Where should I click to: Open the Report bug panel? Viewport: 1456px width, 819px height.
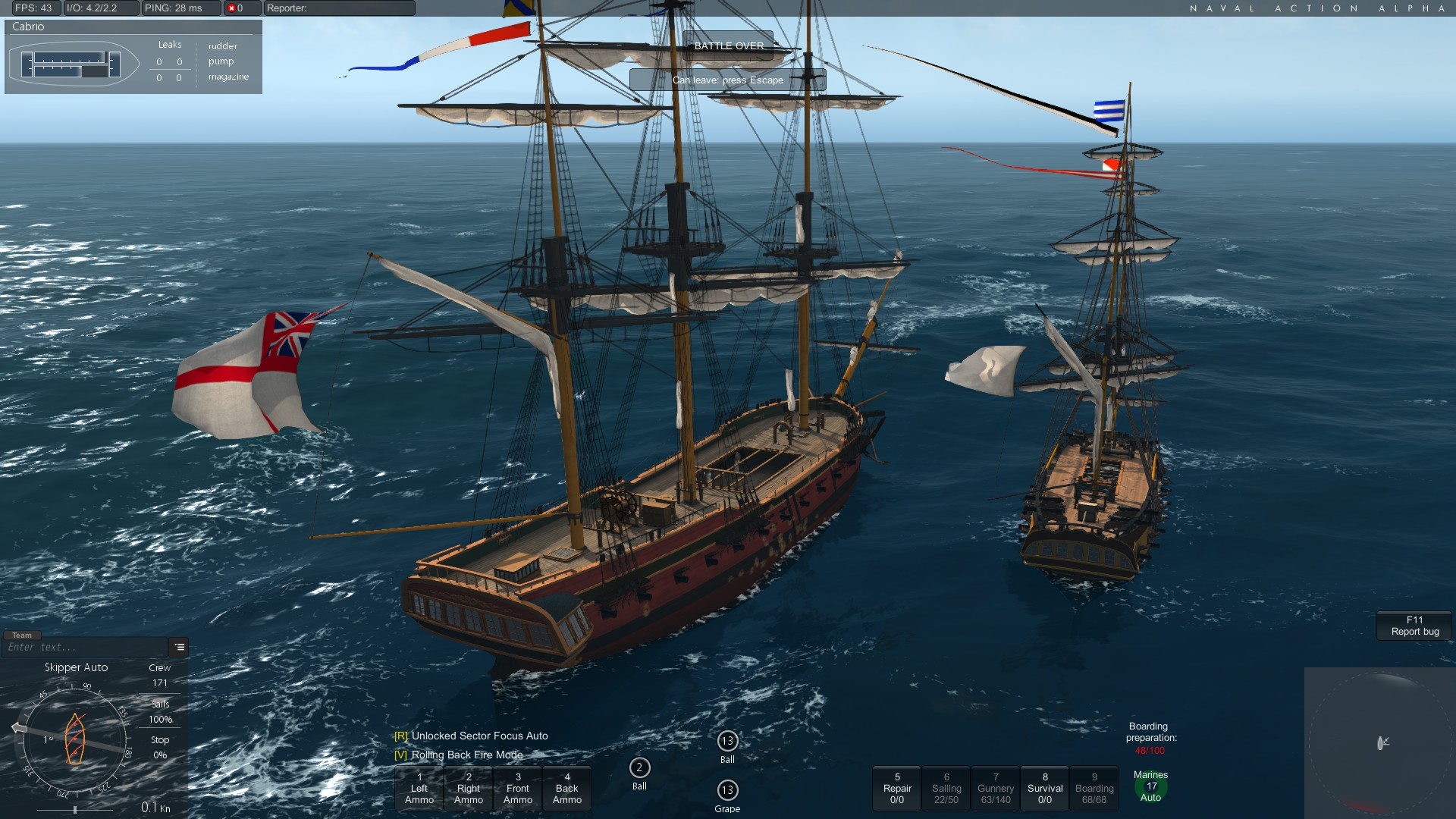1414,626
